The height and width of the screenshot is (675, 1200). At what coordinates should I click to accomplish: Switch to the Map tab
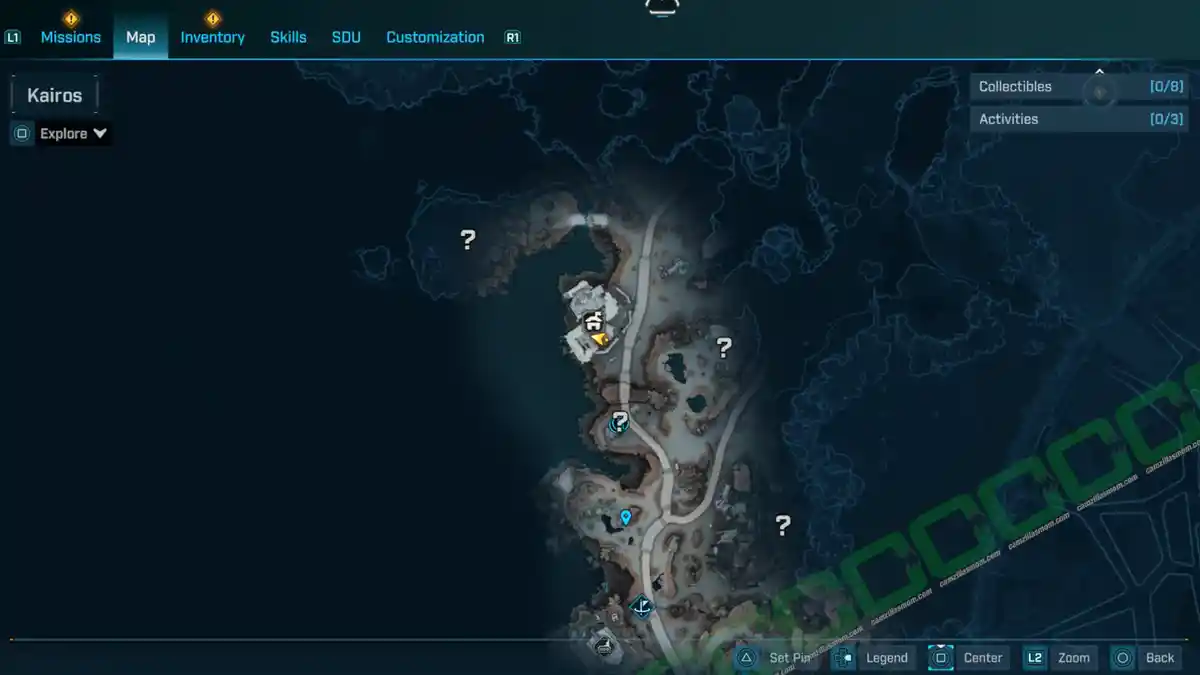140,37
